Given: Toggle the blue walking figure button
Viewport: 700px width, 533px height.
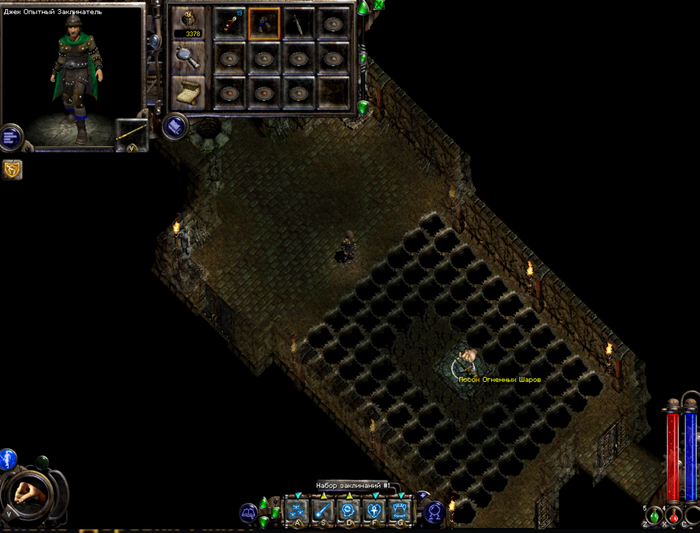Looking at the screenshot, I should [8, 460].
